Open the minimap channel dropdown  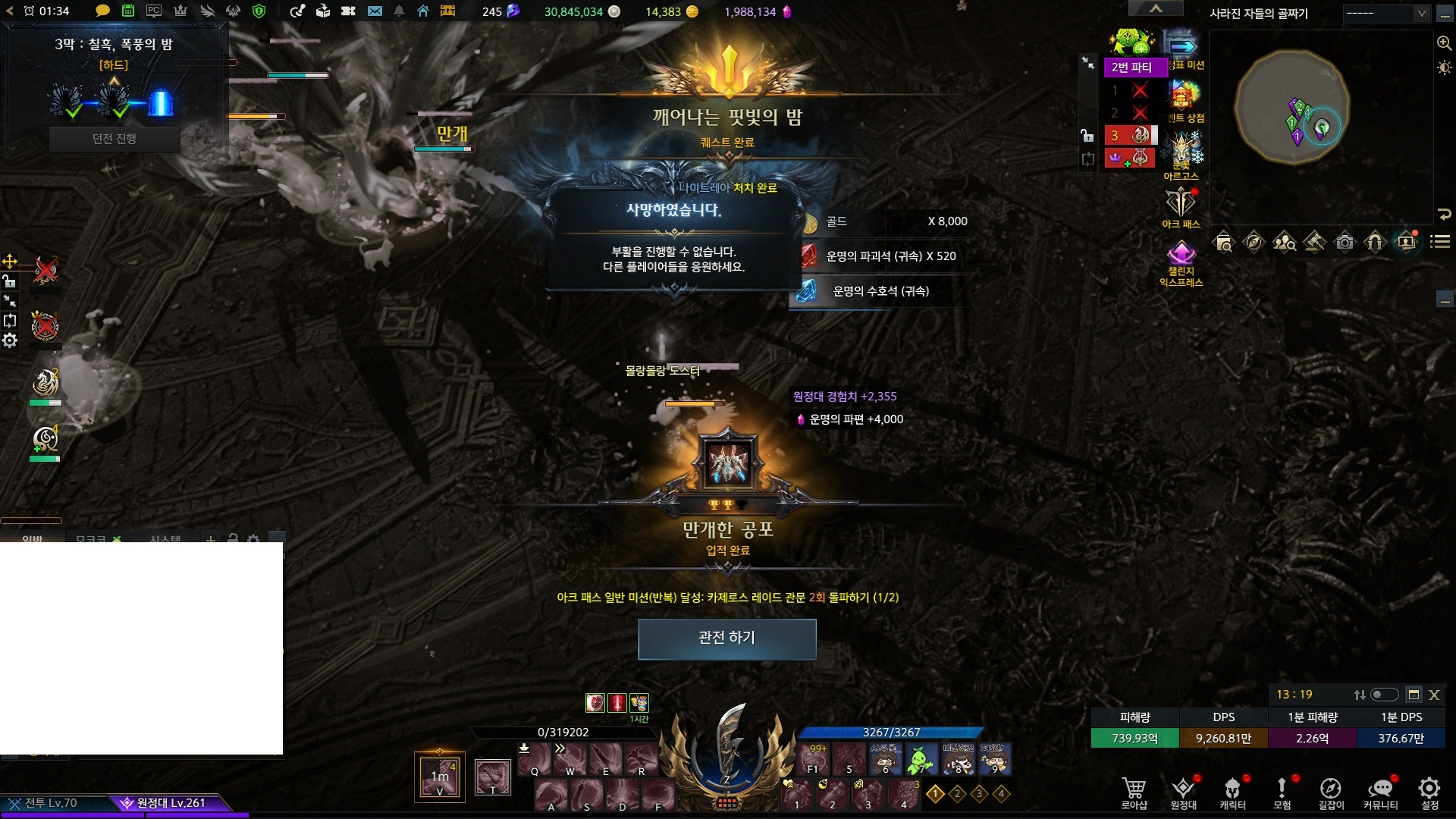pyautogui.click(x=1386, y=14)
